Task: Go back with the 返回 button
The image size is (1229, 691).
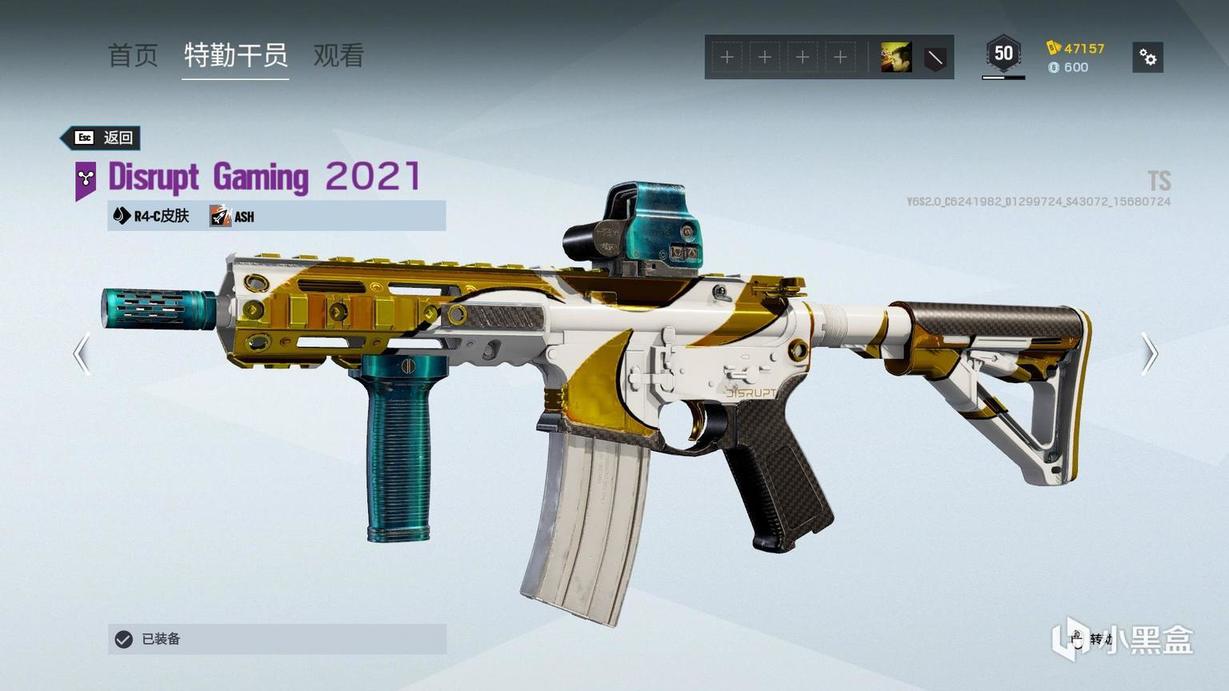Action: coord(101,138)
